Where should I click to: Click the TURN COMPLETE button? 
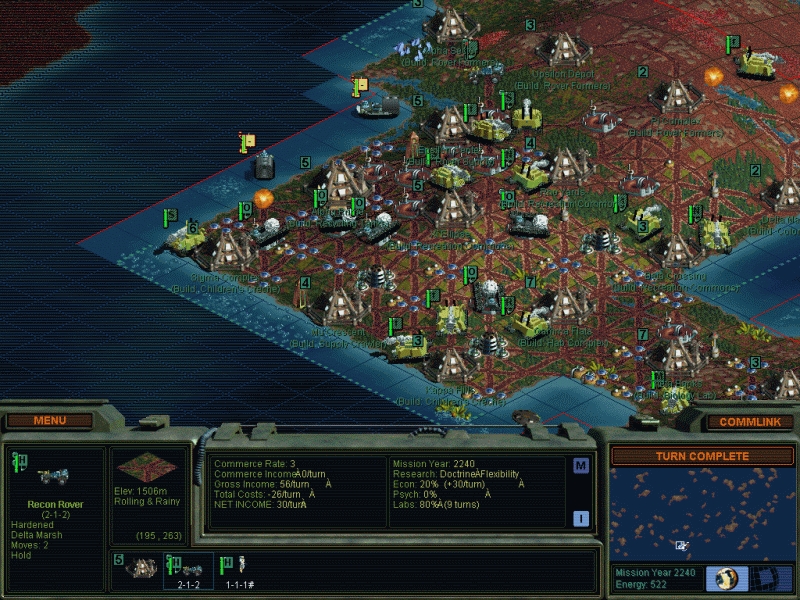[x=702, y=456]
